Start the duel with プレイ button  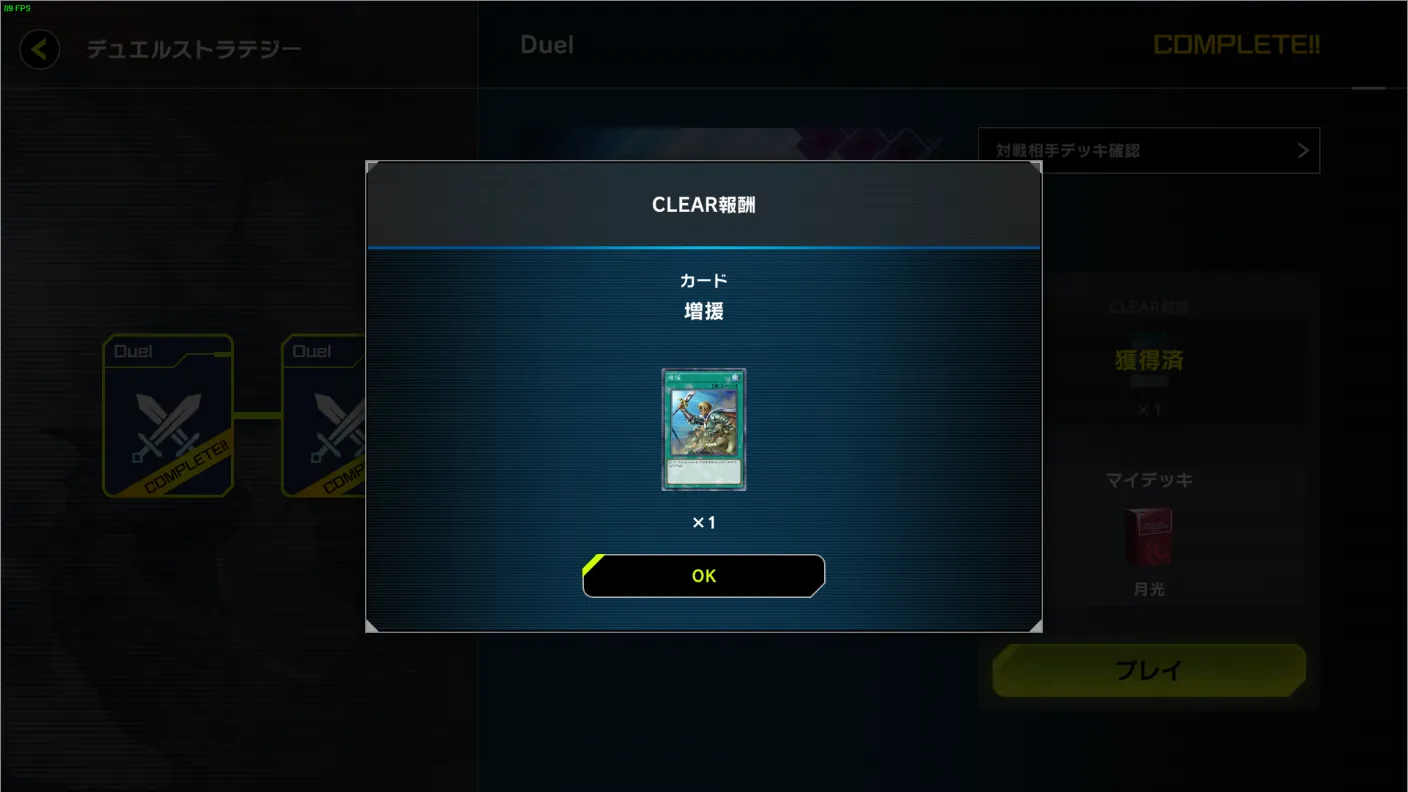[1148, 670]
